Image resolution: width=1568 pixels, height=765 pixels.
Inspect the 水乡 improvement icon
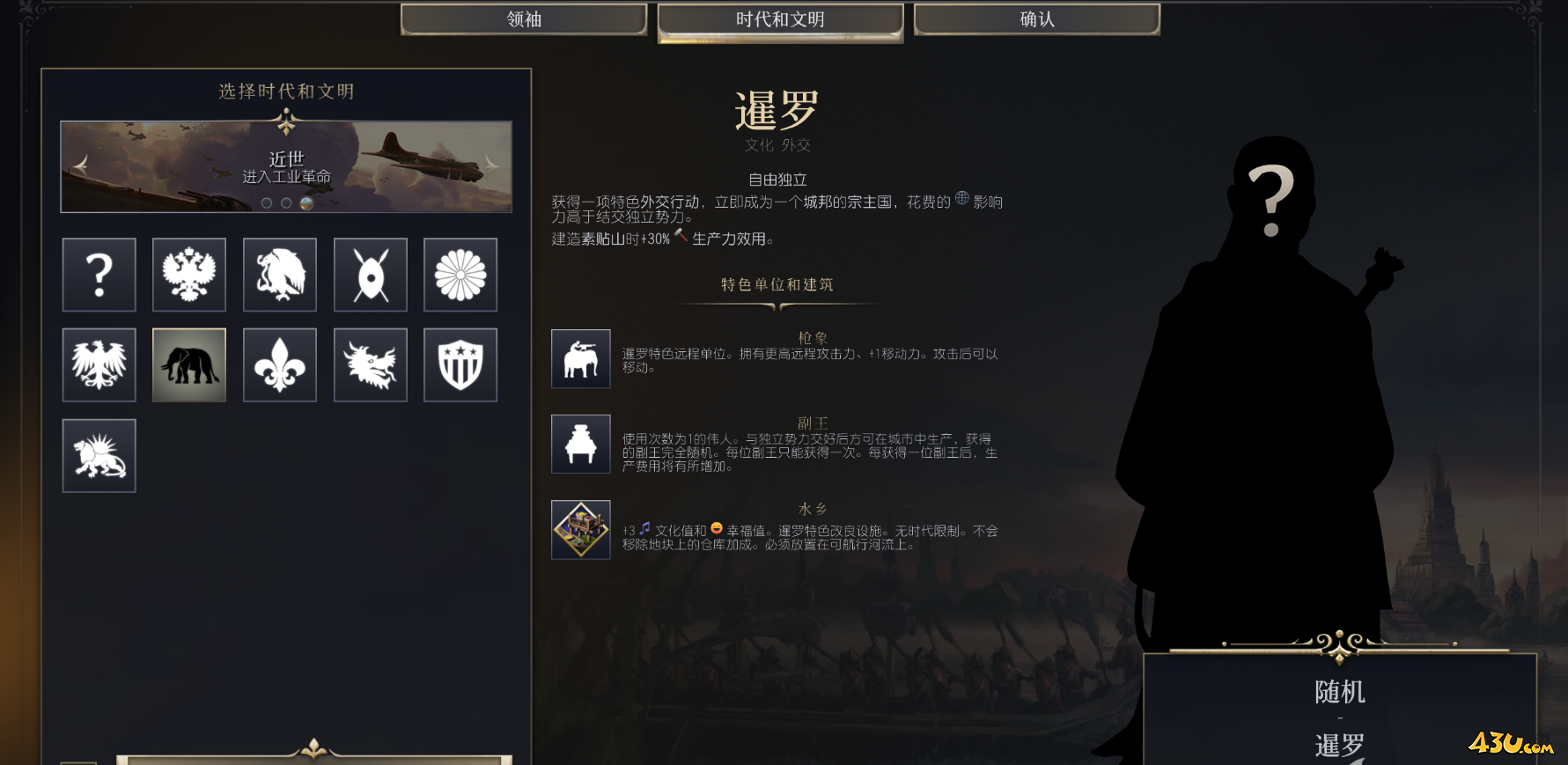[x=581, y=530]
